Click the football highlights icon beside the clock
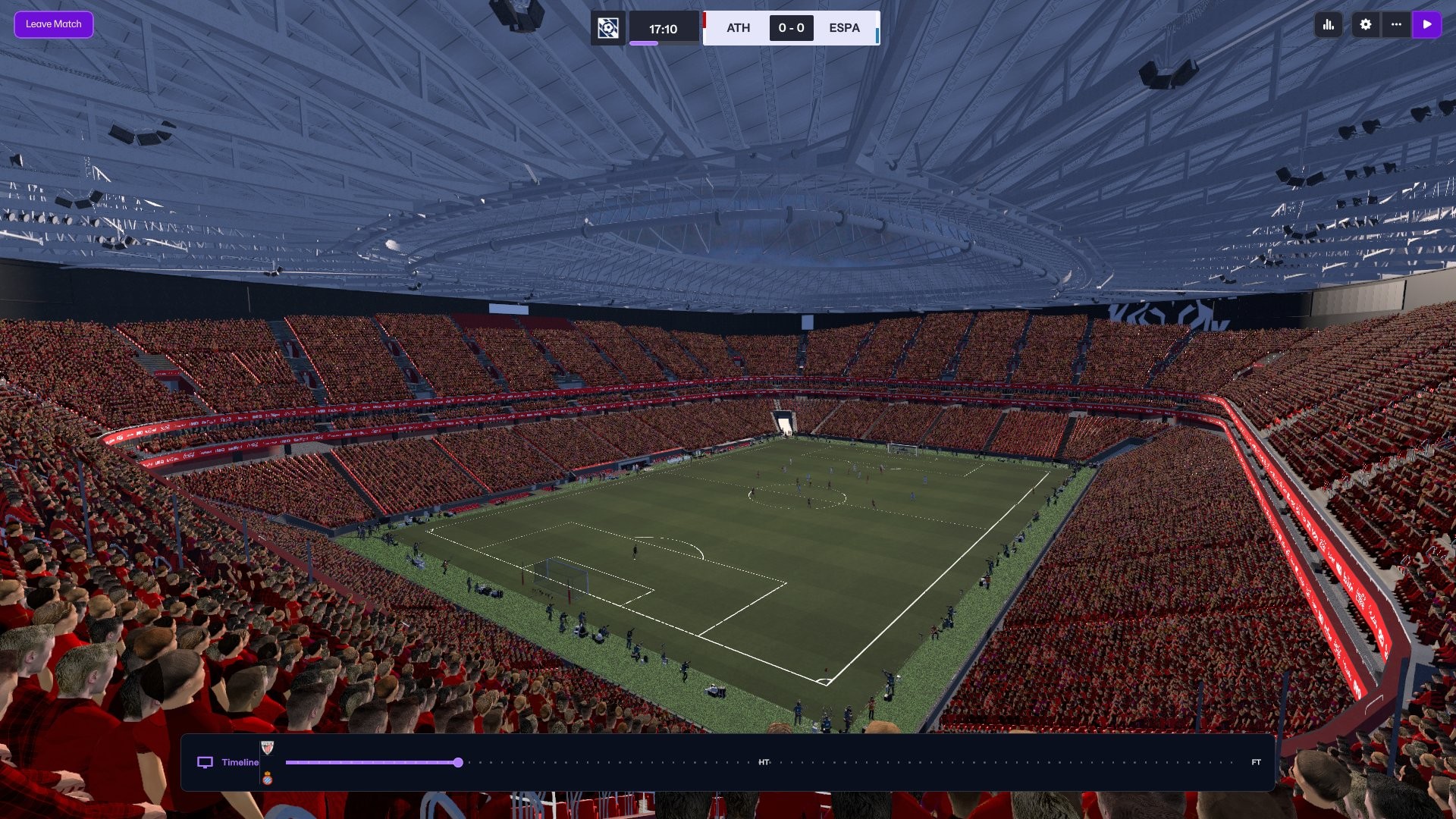 pyautogui.click(x=608, y=28)
